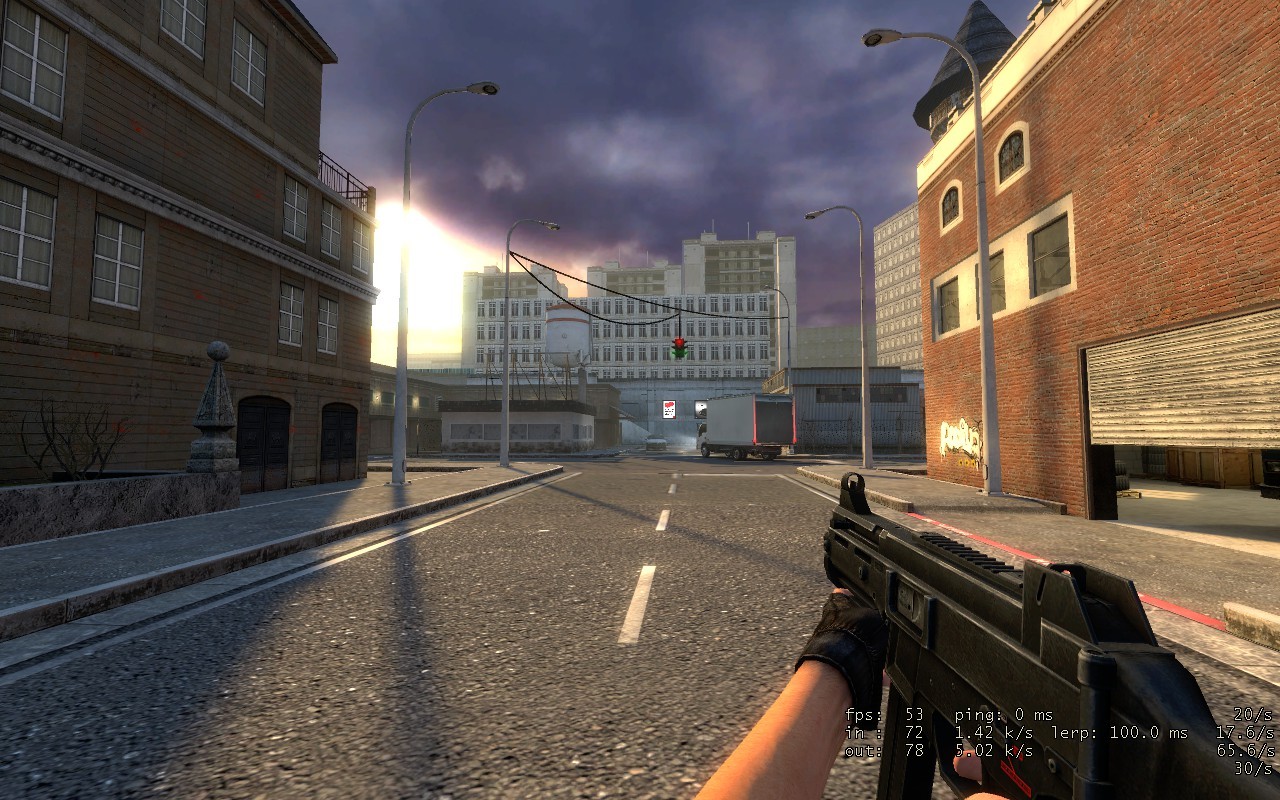The image size is (1280, 800).
Task: Select the red propaganda poster on the wall
Action: pyautogui.click(x=669, y=409)
